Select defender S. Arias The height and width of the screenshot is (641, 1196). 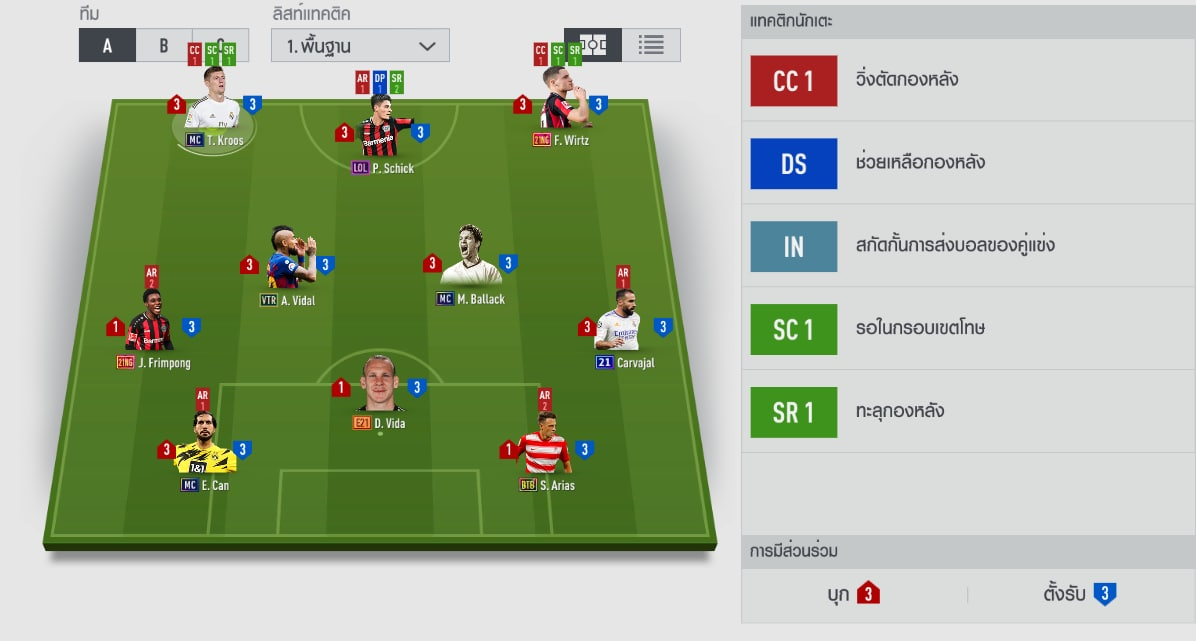click(544, 447)
